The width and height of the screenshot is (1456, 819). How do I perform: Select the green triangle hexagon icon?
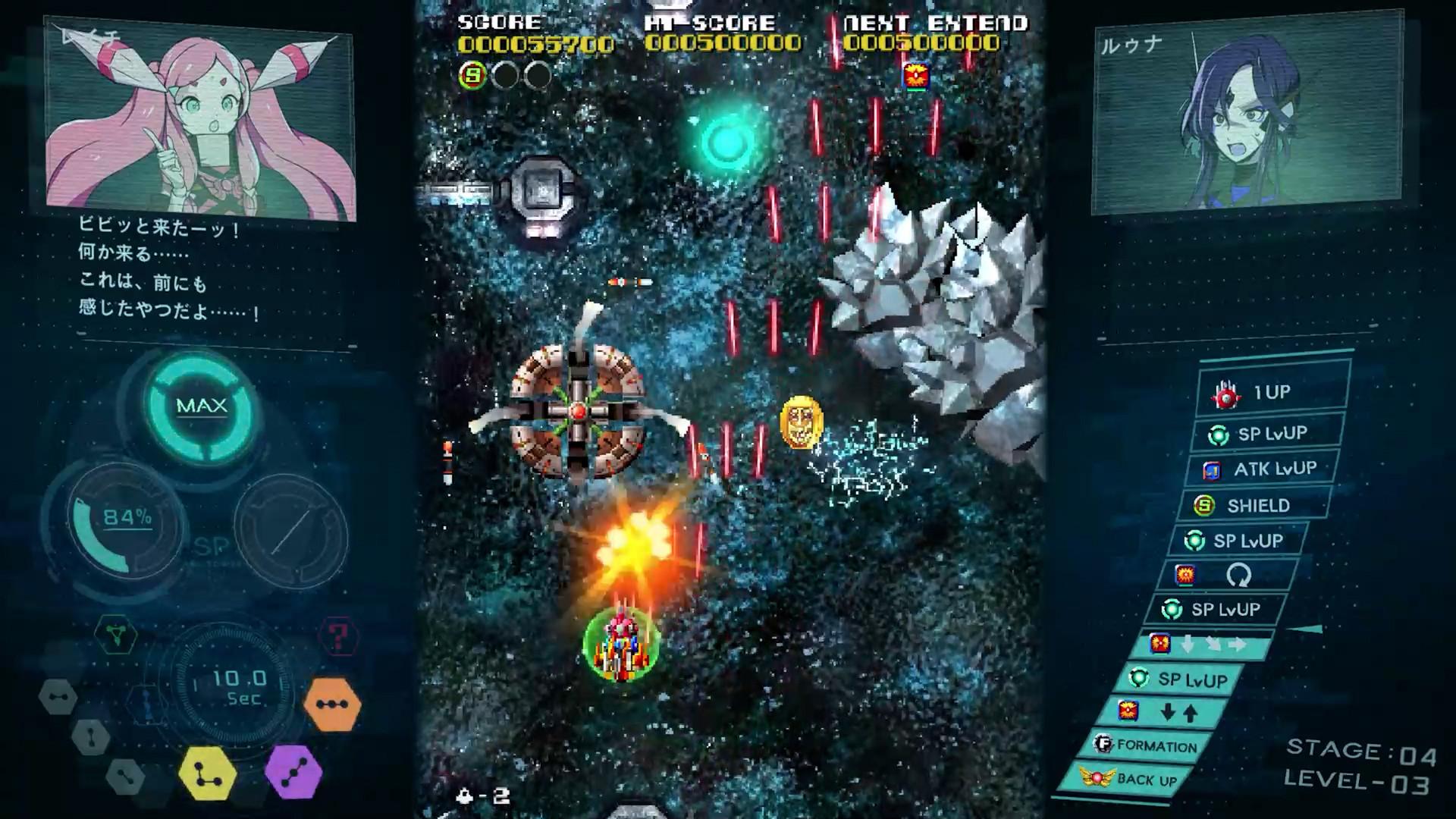116,635
